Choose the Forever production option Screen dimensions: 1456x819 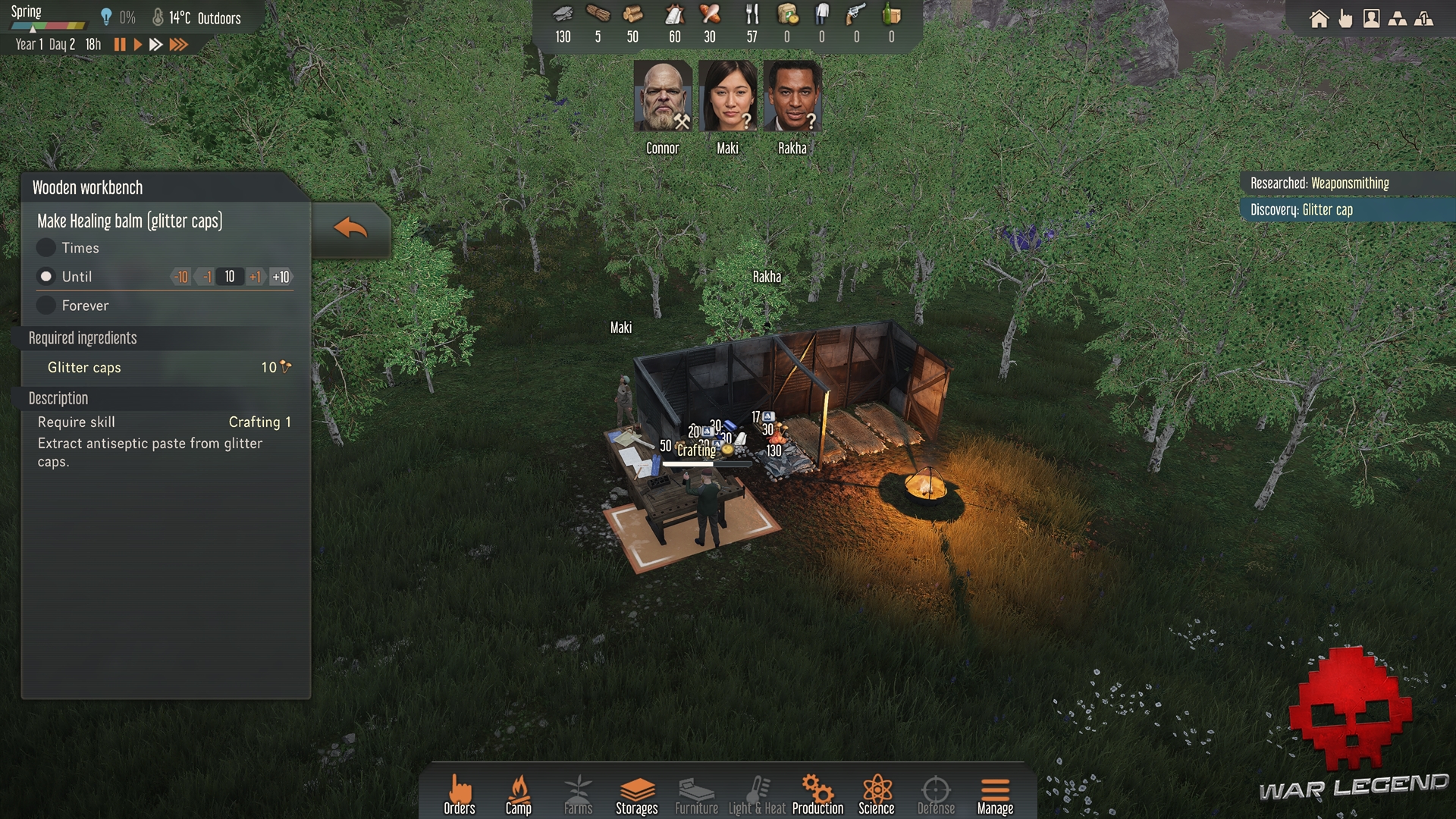click(46, 306)
